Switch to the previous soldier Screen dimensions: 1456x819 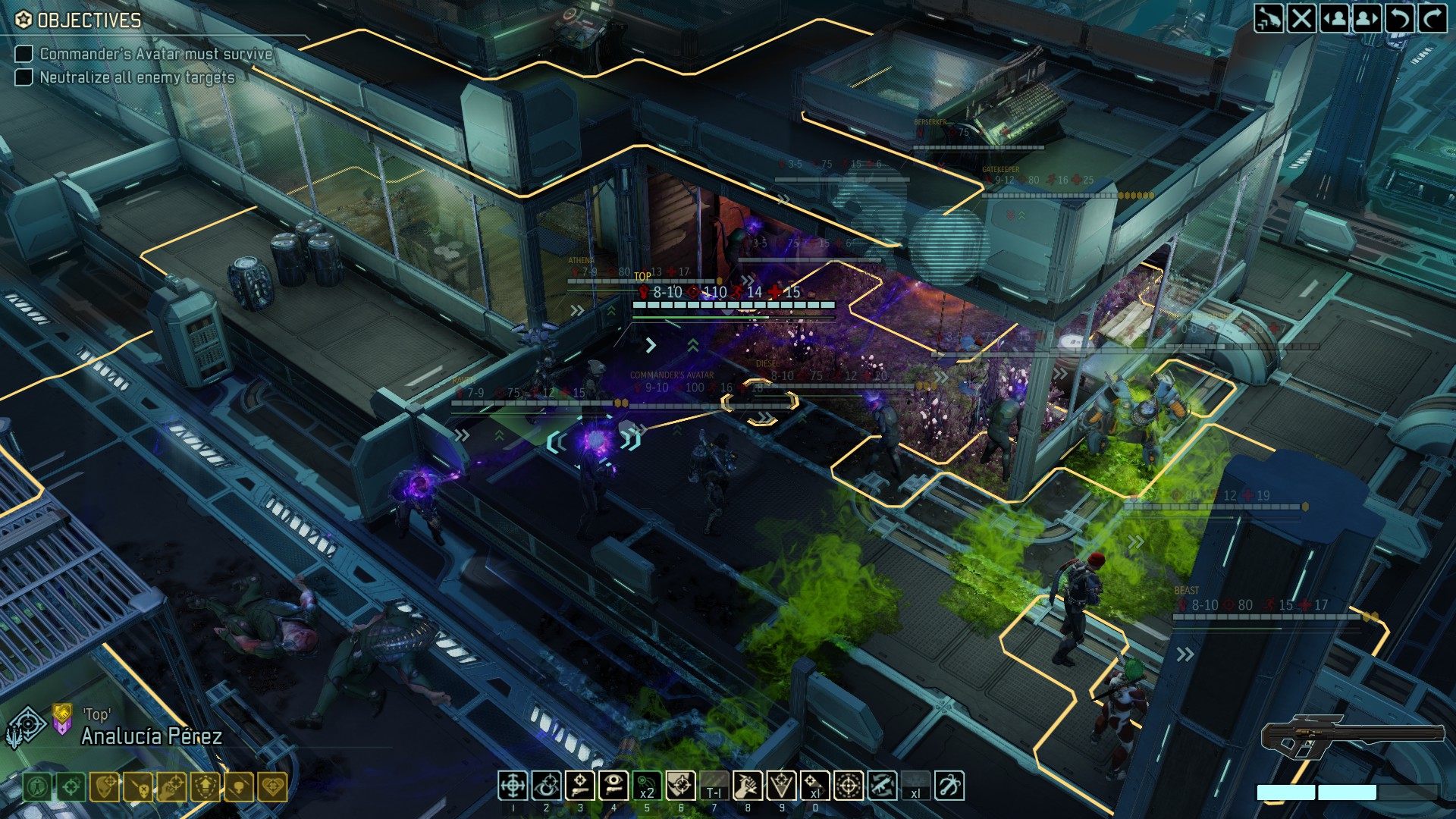click(1334, 18)
